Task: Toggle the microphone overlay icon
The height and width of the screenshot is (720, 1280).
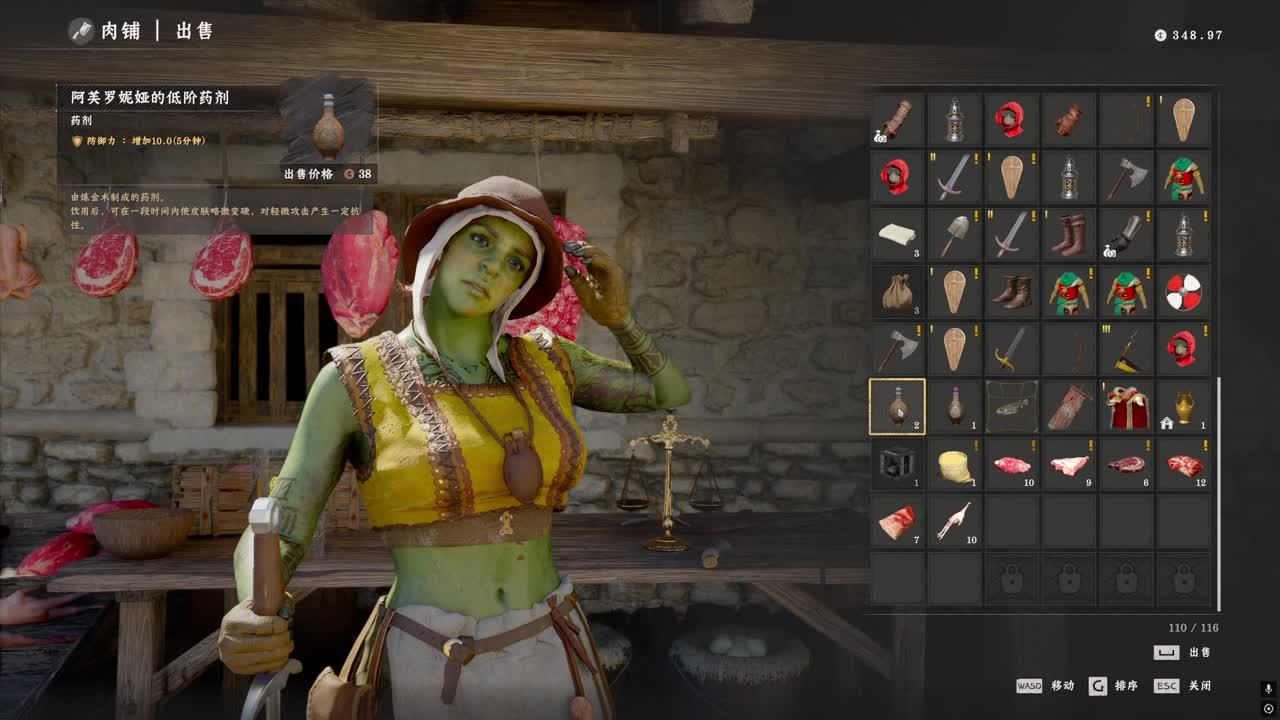Action: tap(1268, 689)
